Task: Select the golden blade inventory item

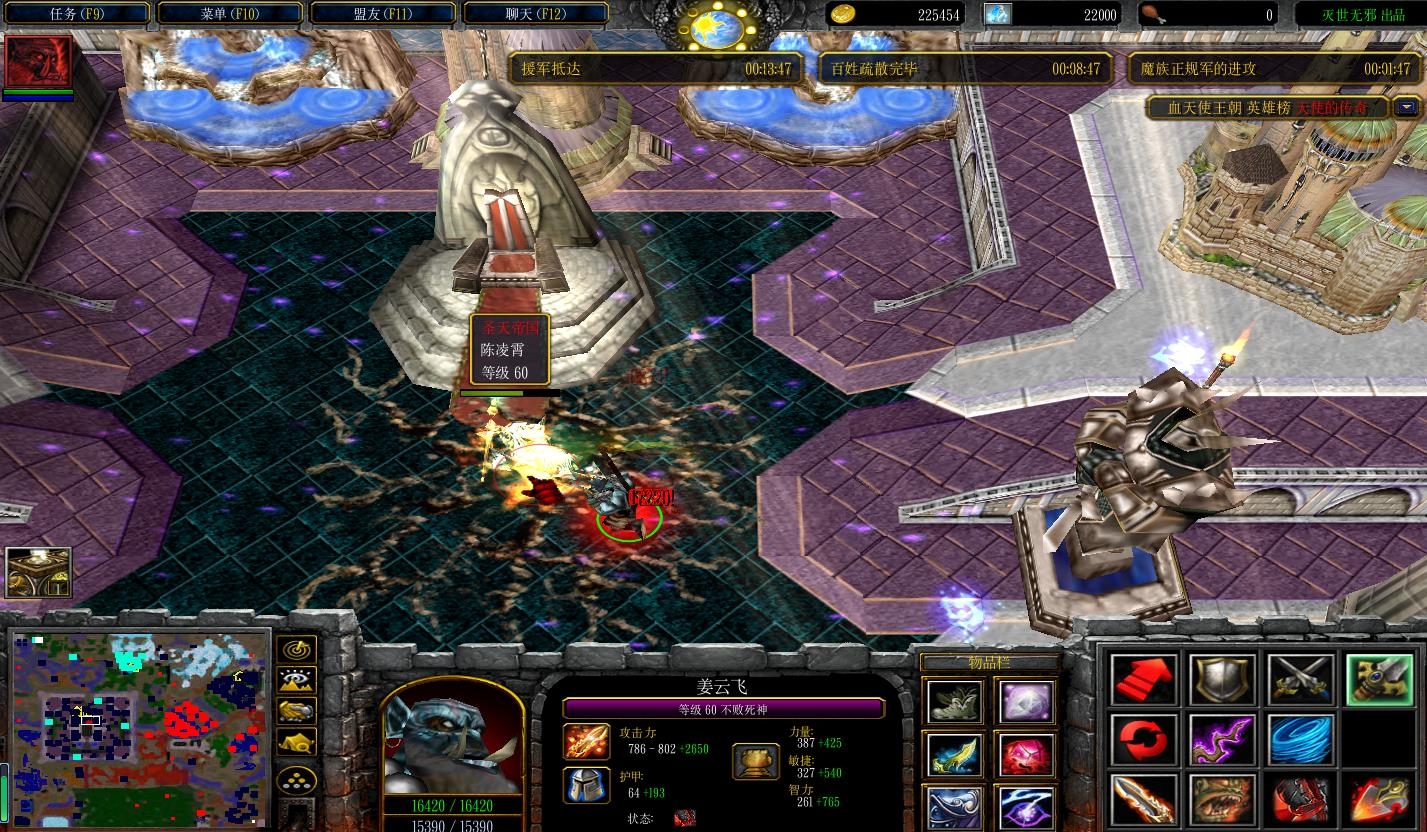Action: click(x=955, y=755)
